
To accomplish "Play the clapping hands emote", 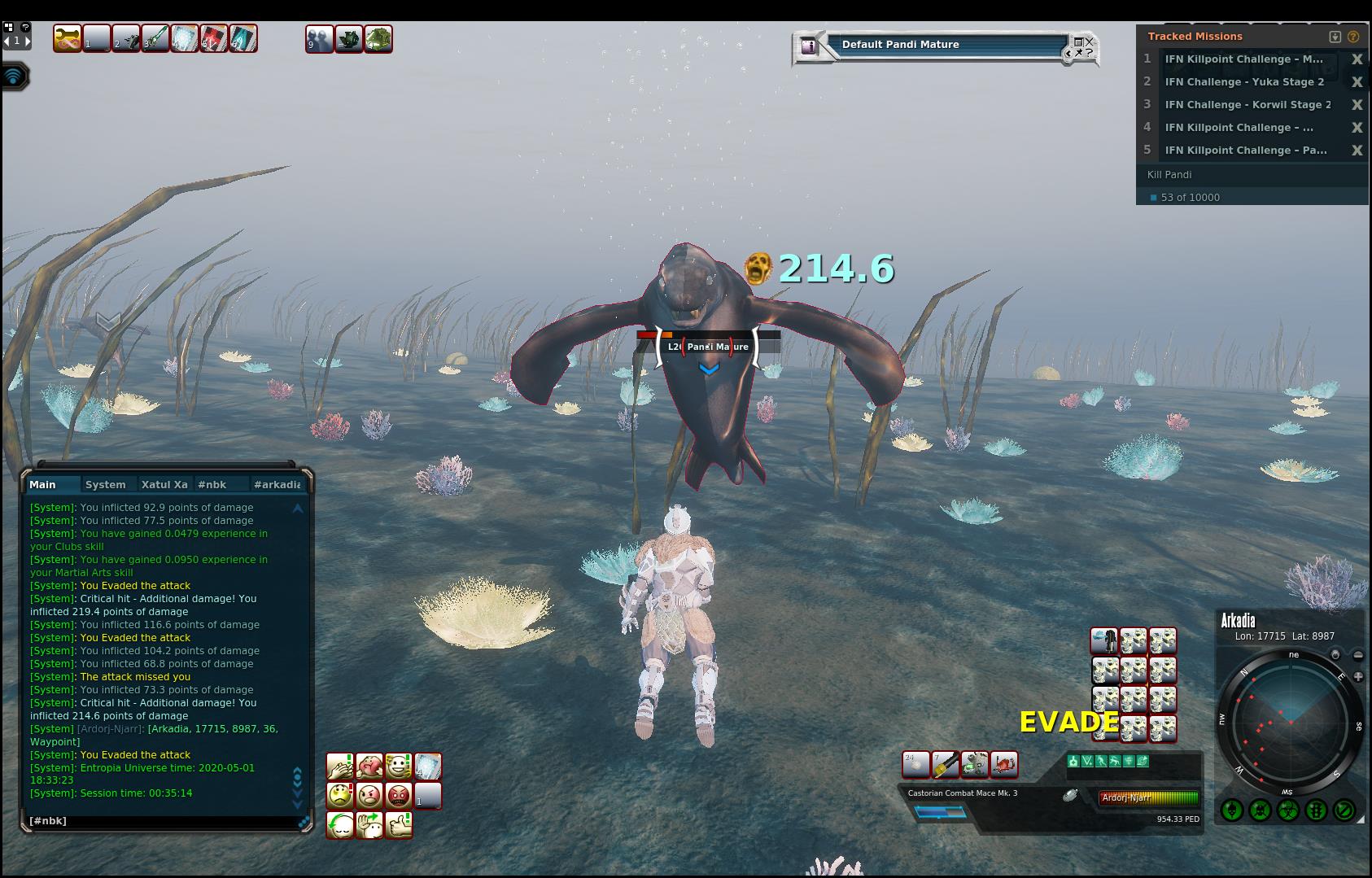I will 340,767.
